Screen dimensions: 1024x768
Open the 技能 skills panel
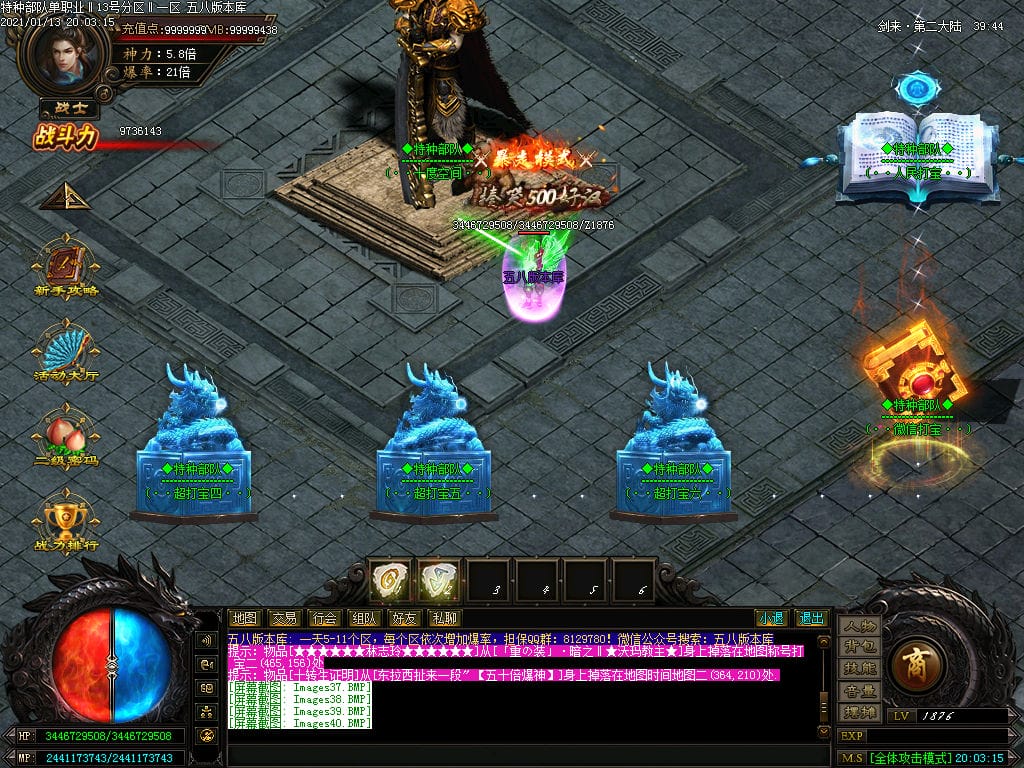click(859, 668)
